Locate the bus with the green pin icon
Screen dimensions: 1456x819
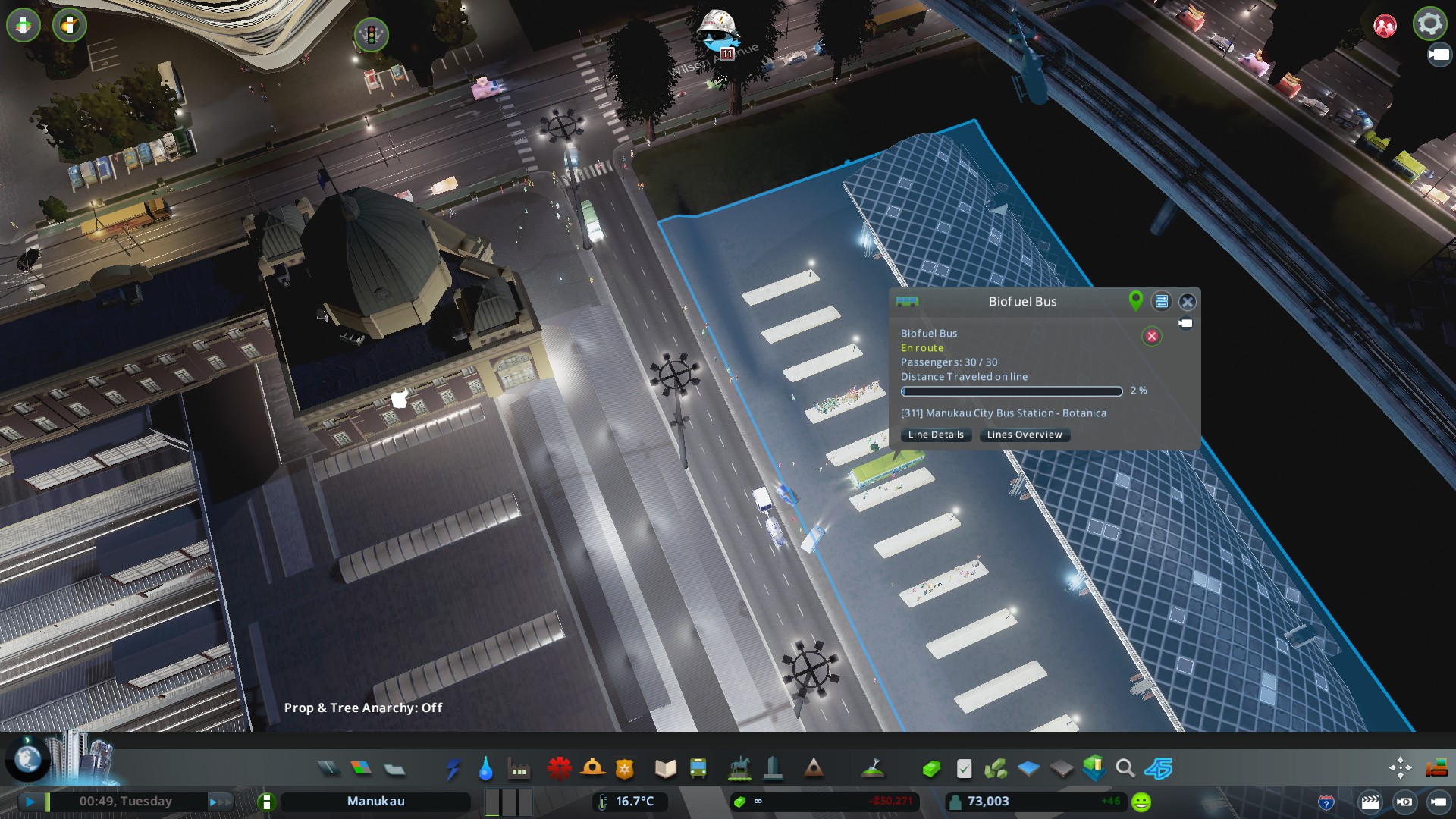pos(1135,301)
